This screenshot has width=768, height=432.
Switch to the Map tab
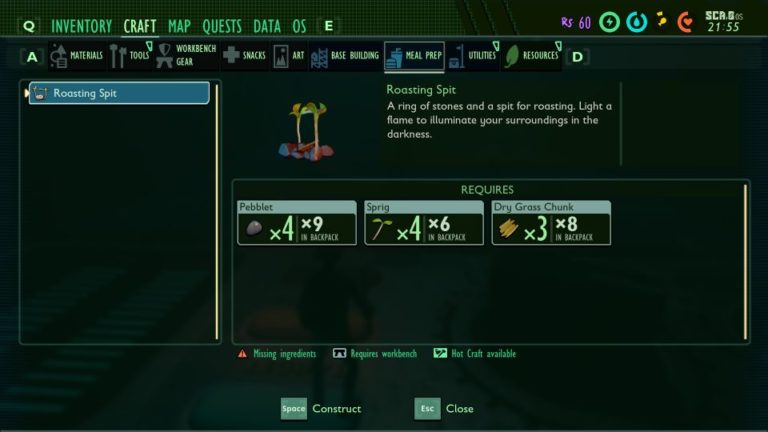(180, 26)
